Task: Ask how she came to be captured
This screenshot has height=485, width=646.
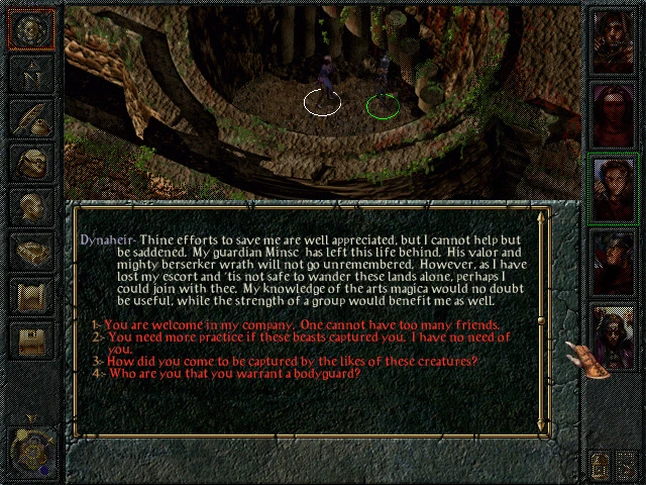Action: (290, 361)
